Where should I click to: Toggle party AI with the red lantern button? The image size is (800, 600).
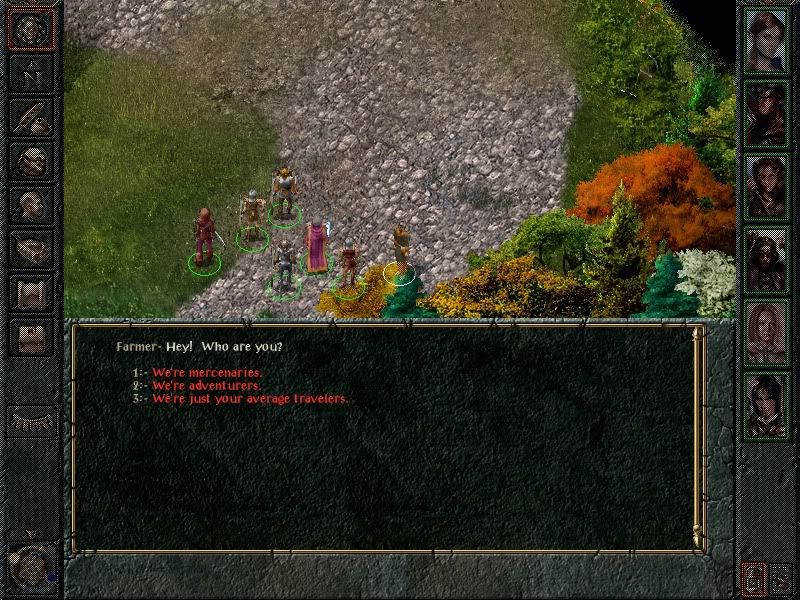click(752, 578)
